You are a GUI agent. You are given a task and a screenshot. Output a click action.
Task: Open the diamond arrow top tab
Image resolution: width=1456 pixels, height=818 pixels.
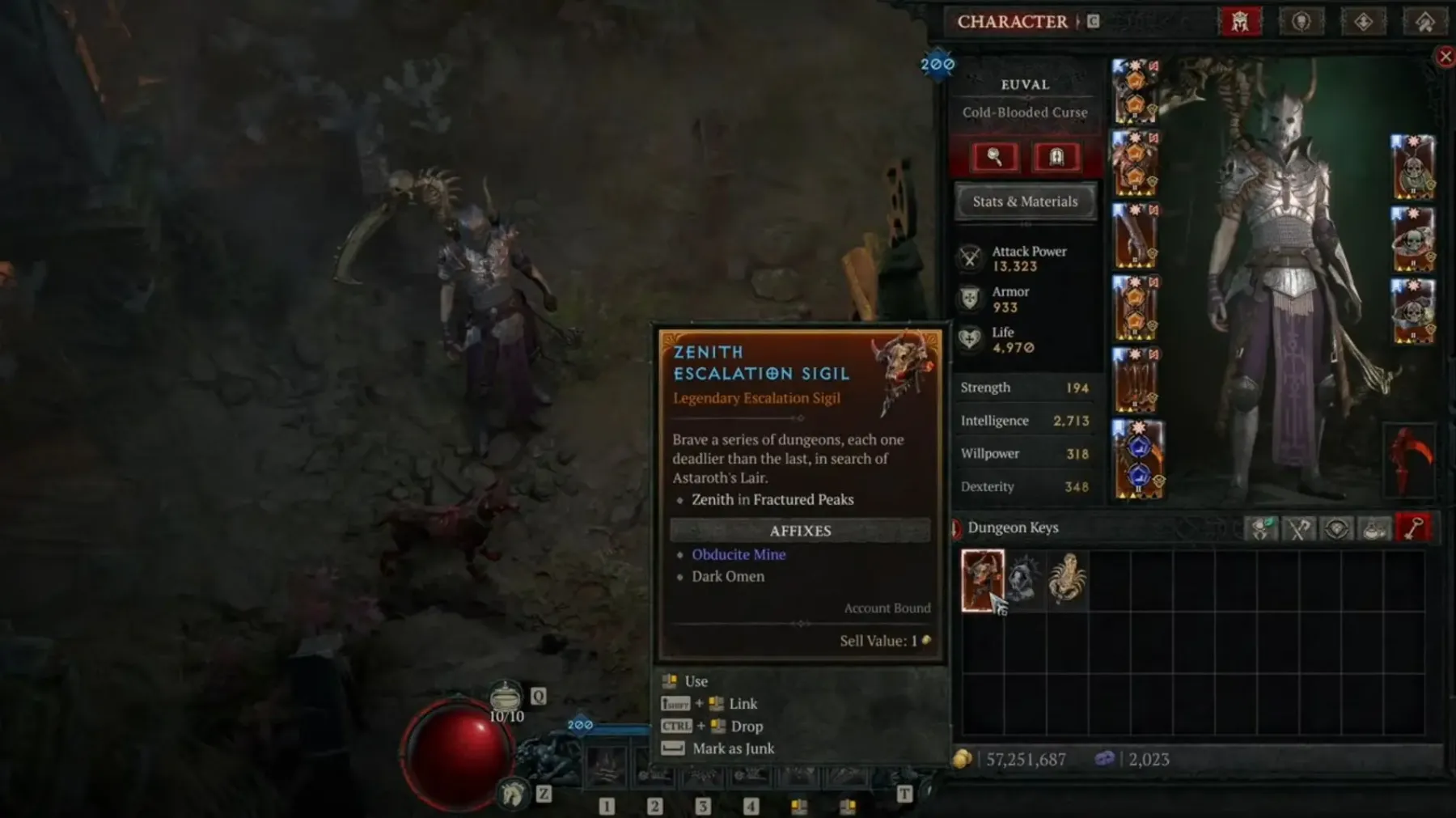1363,22
